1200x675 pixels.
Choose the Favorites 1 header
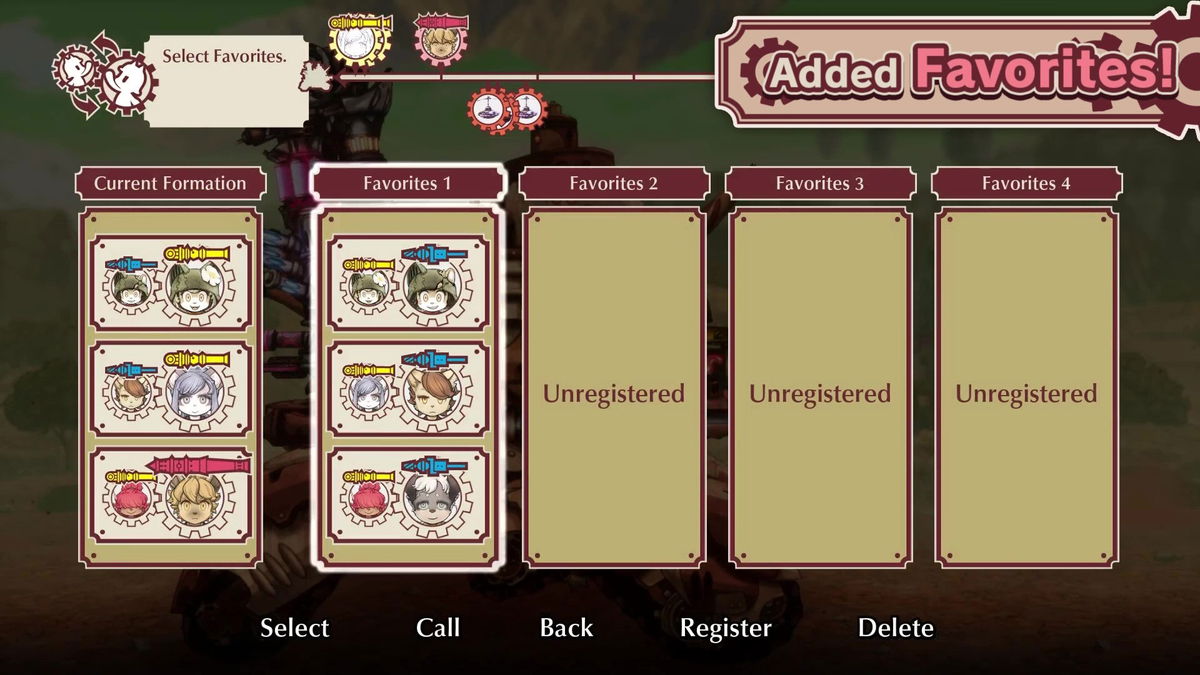click(407, 183)
